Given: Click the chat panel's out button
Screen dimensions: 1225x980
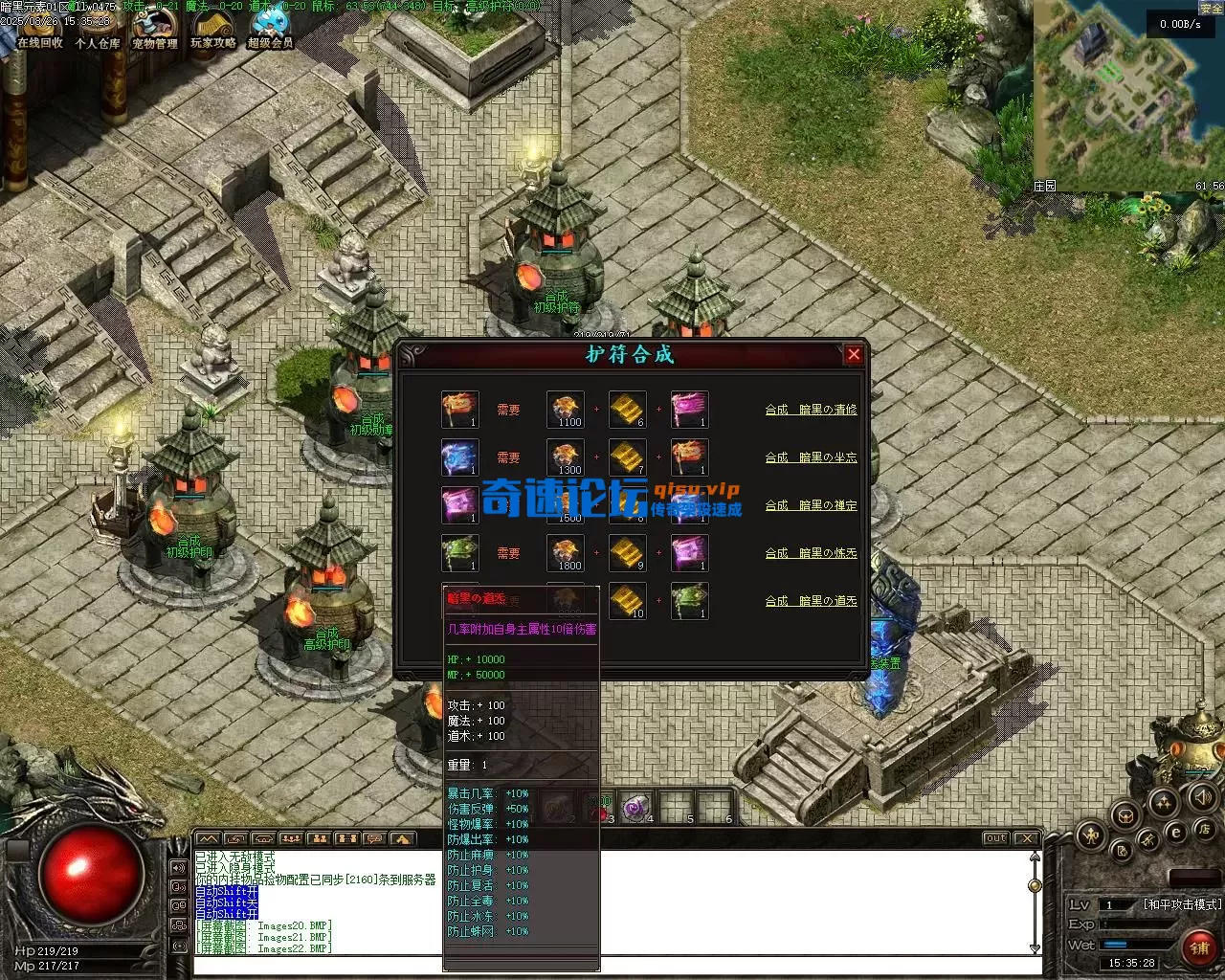Looking at the screenshot, I should (996, 838).
